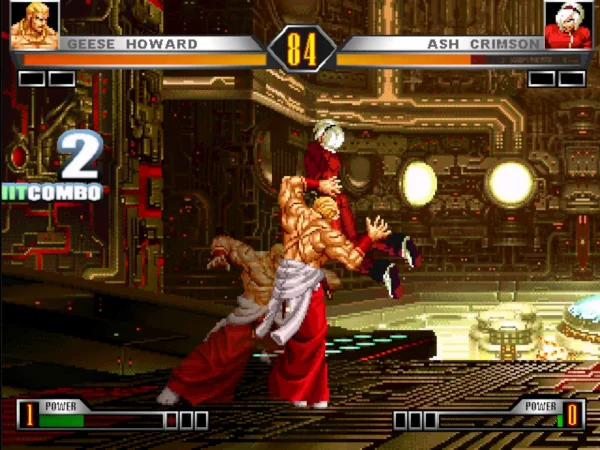Click Geese Howard's character portrait
The height and width of the screenshot is (450, 600).
34,25
